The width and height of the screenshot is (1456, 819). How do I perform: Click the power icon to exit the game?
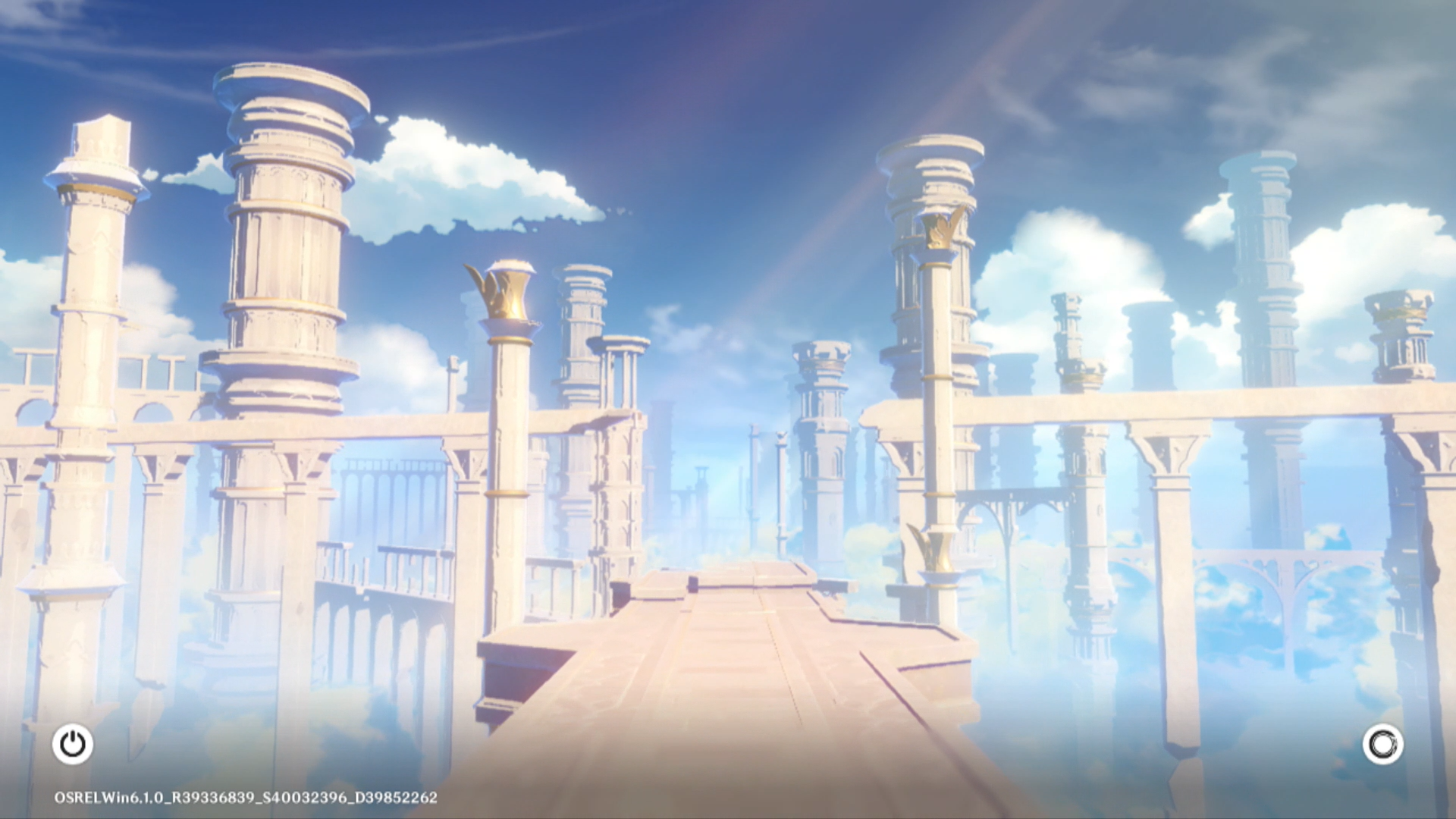coord(73,744)
